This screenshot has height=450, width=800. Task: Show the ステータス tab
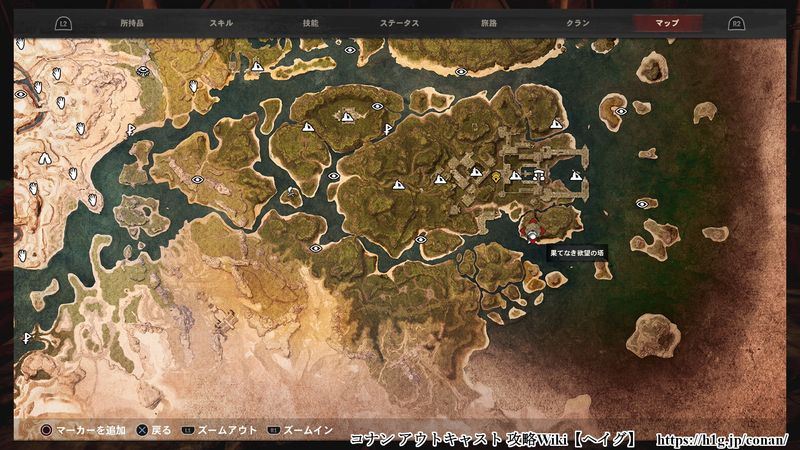(400, 21)
